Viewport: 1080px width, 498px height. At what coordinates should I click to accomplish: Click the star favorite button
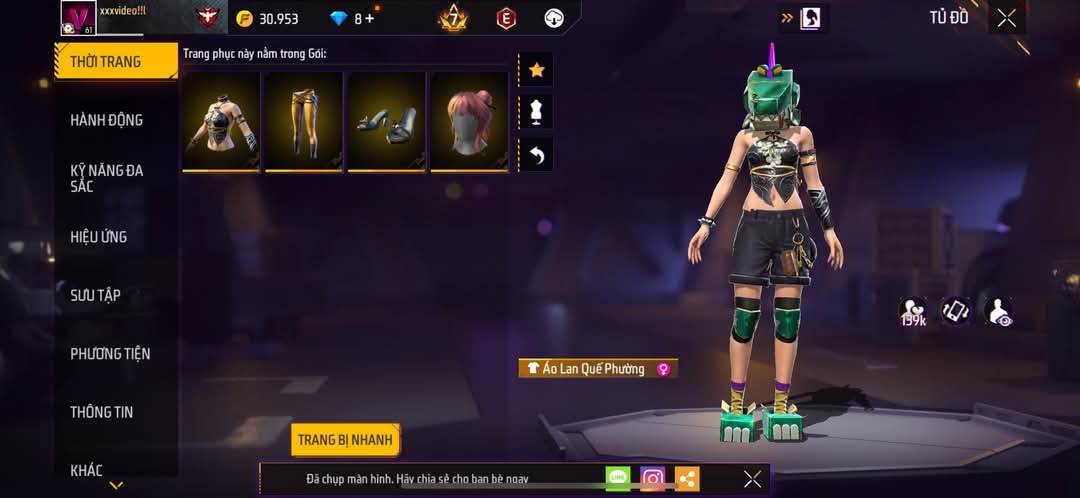536,70
